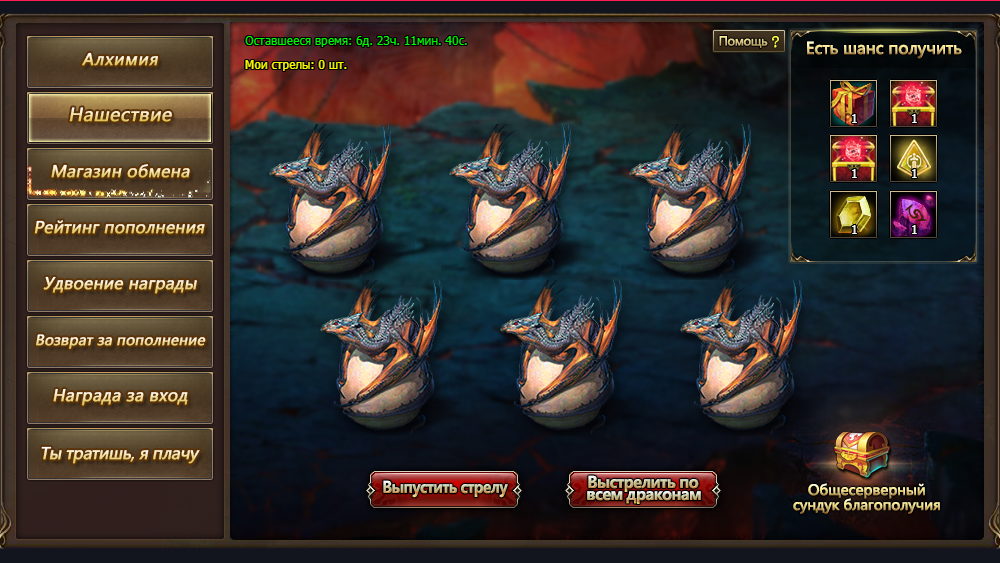This screenshot has height=563, width=1000.
Task: Open Награда за вход tab
Action: coord(120,397)
